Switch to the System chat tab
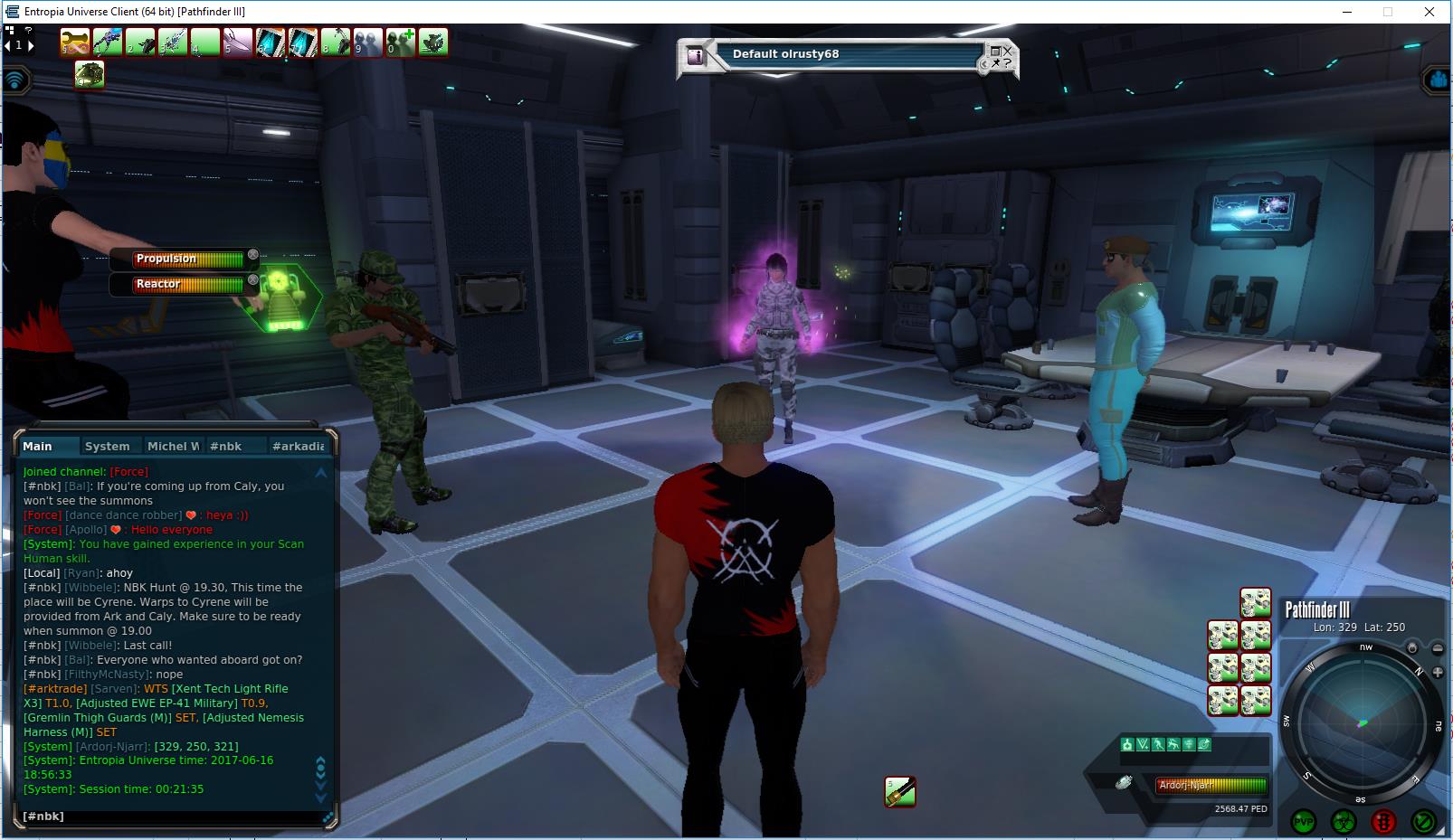 pyautogui.click(x=107, y=446)
